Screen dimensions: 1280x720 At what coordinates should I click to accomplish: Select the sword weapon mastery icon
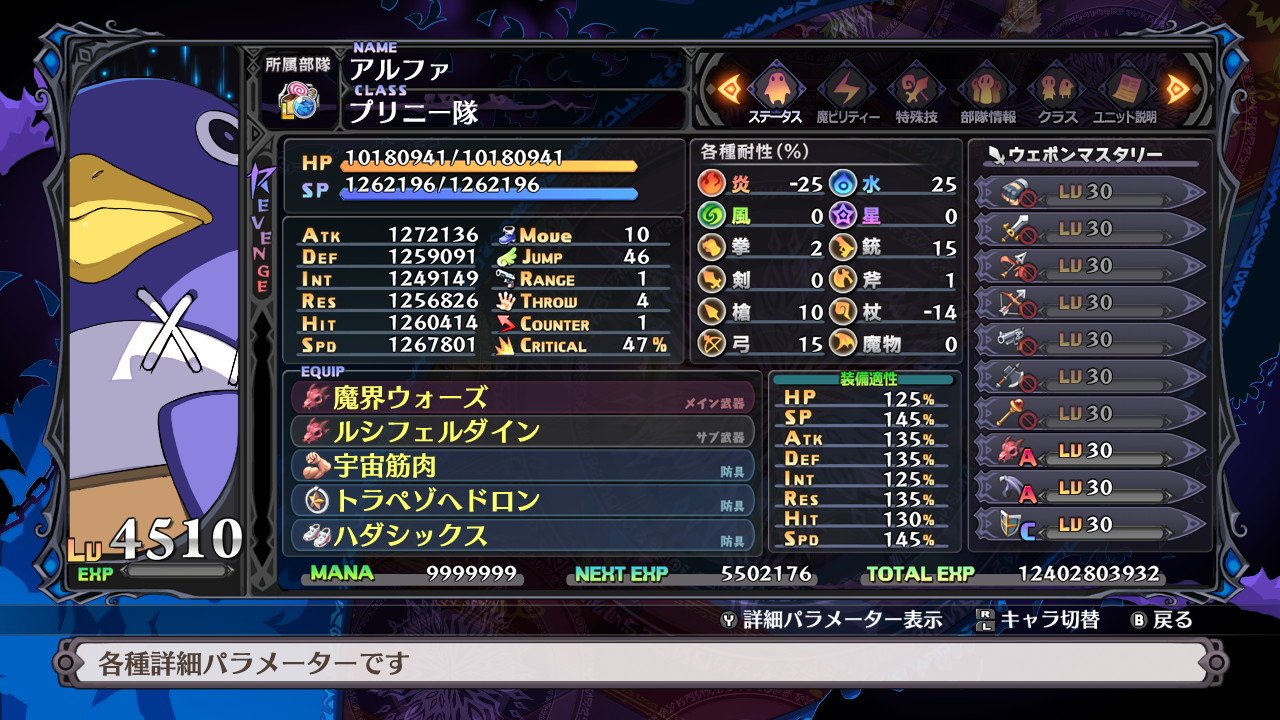(x=1013, y=230)
